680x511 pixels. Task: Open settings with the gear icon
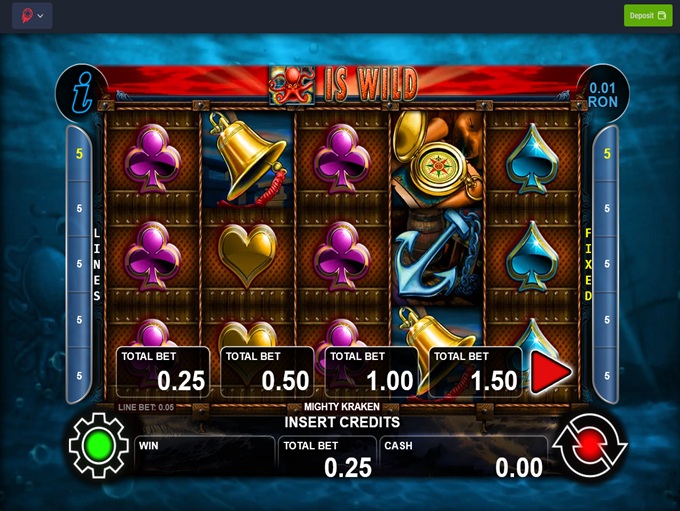[x=98, y=444]
